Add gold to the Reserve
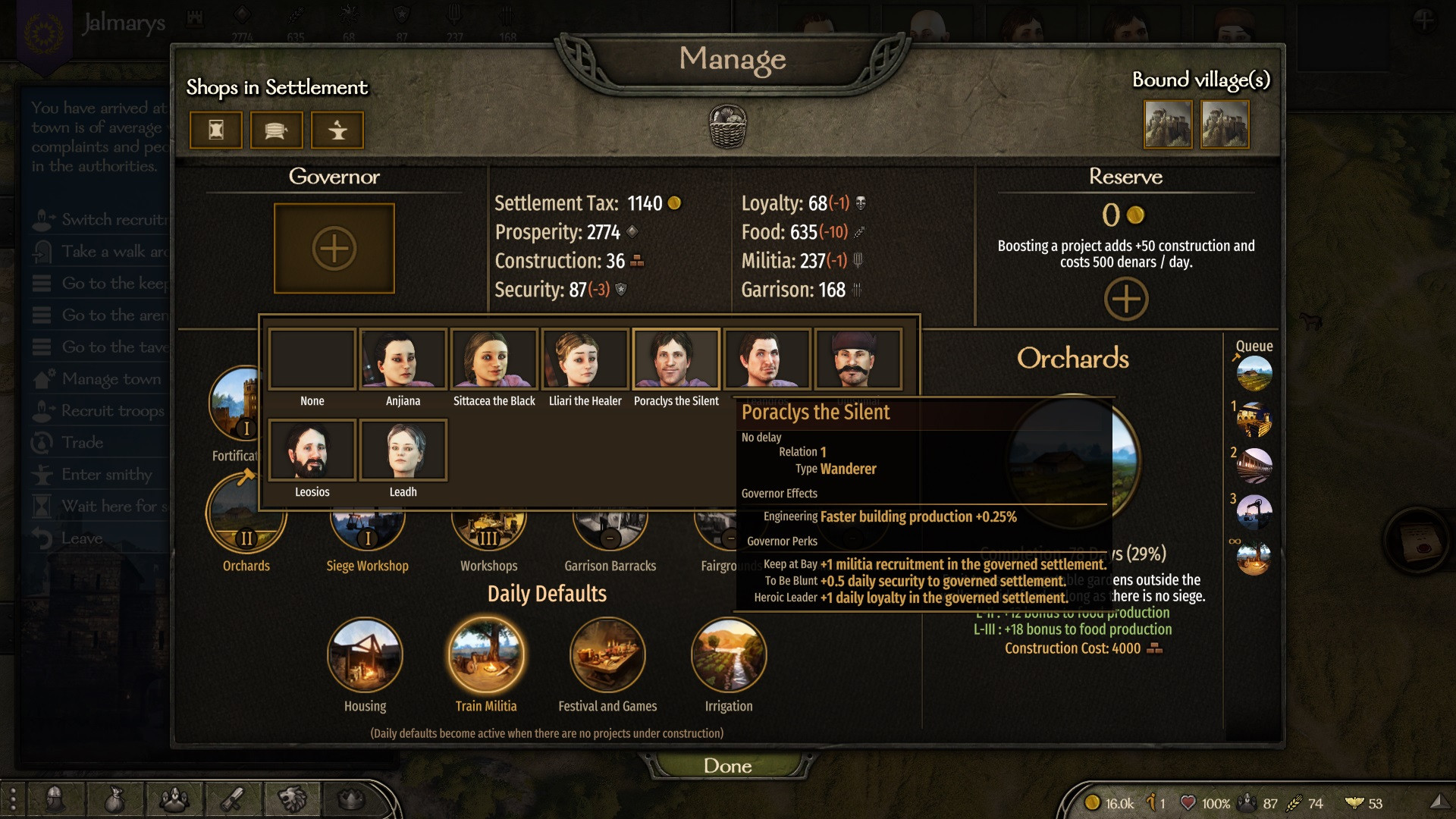Viewport: 1456px width, 819px height. pyautogui.click(x=1125, y=299)
